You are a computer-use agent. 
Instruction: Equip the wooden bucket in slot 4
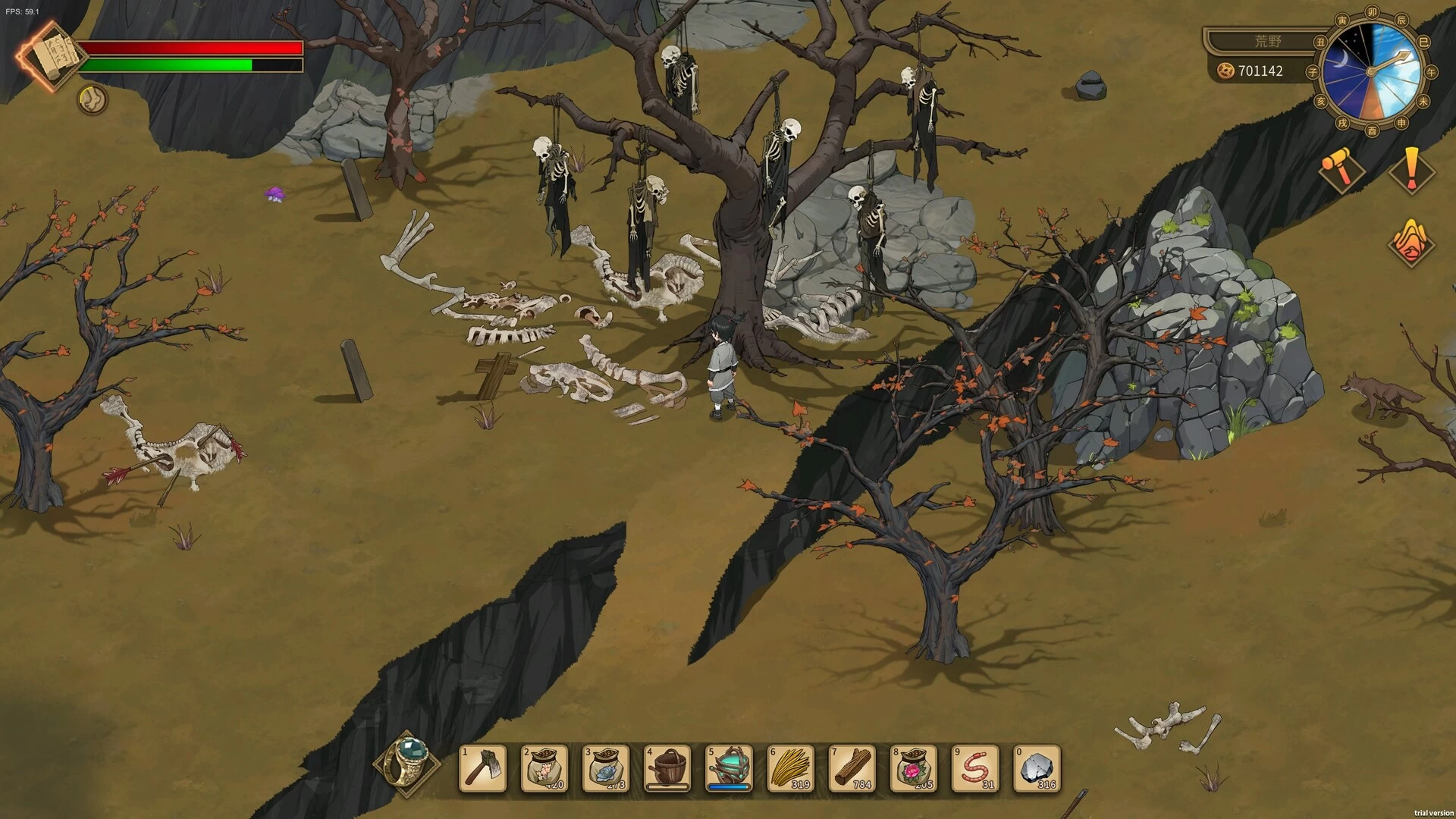(x=667, y=769)
